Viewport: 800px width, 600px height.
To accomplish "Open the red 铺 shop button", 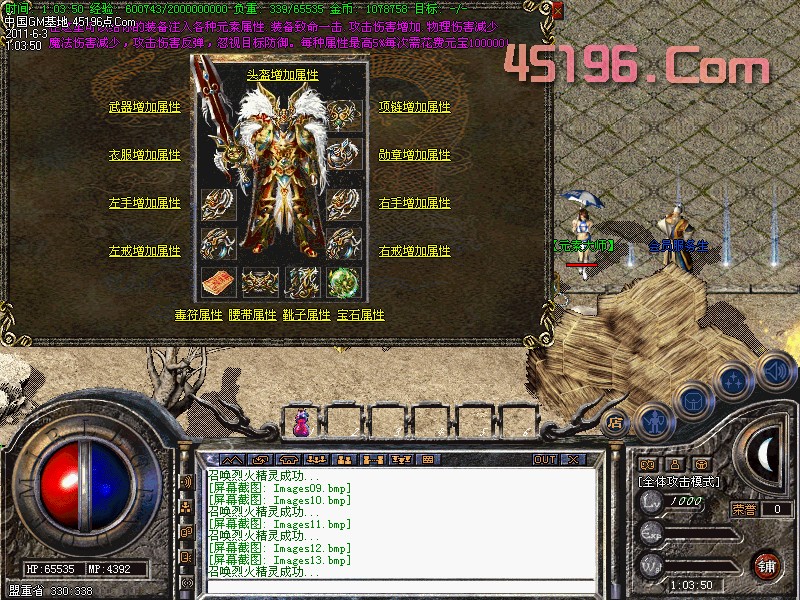I will 765,565.
